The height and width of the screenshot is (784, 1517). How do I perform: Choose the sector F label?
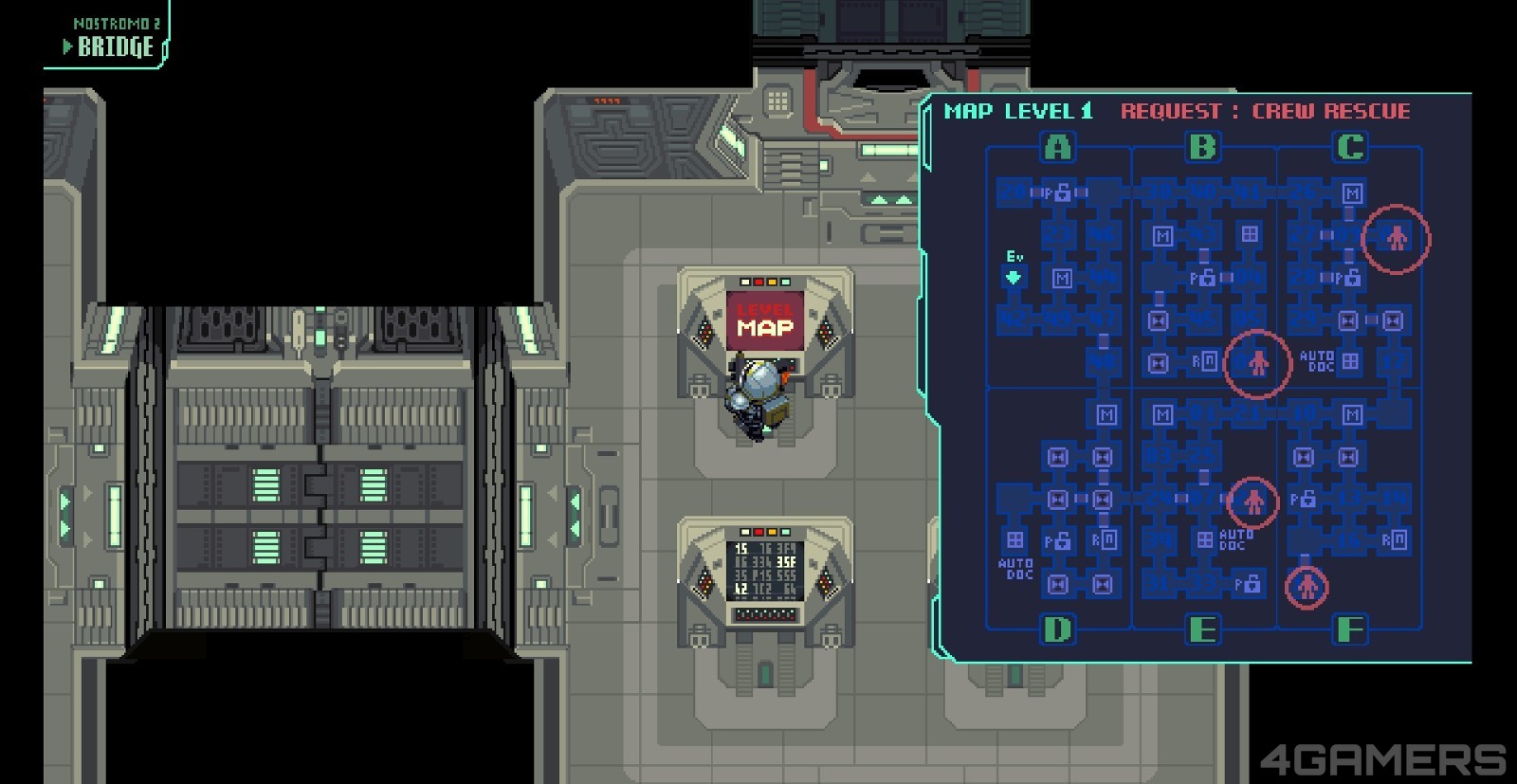click(x=1350, y=629)
